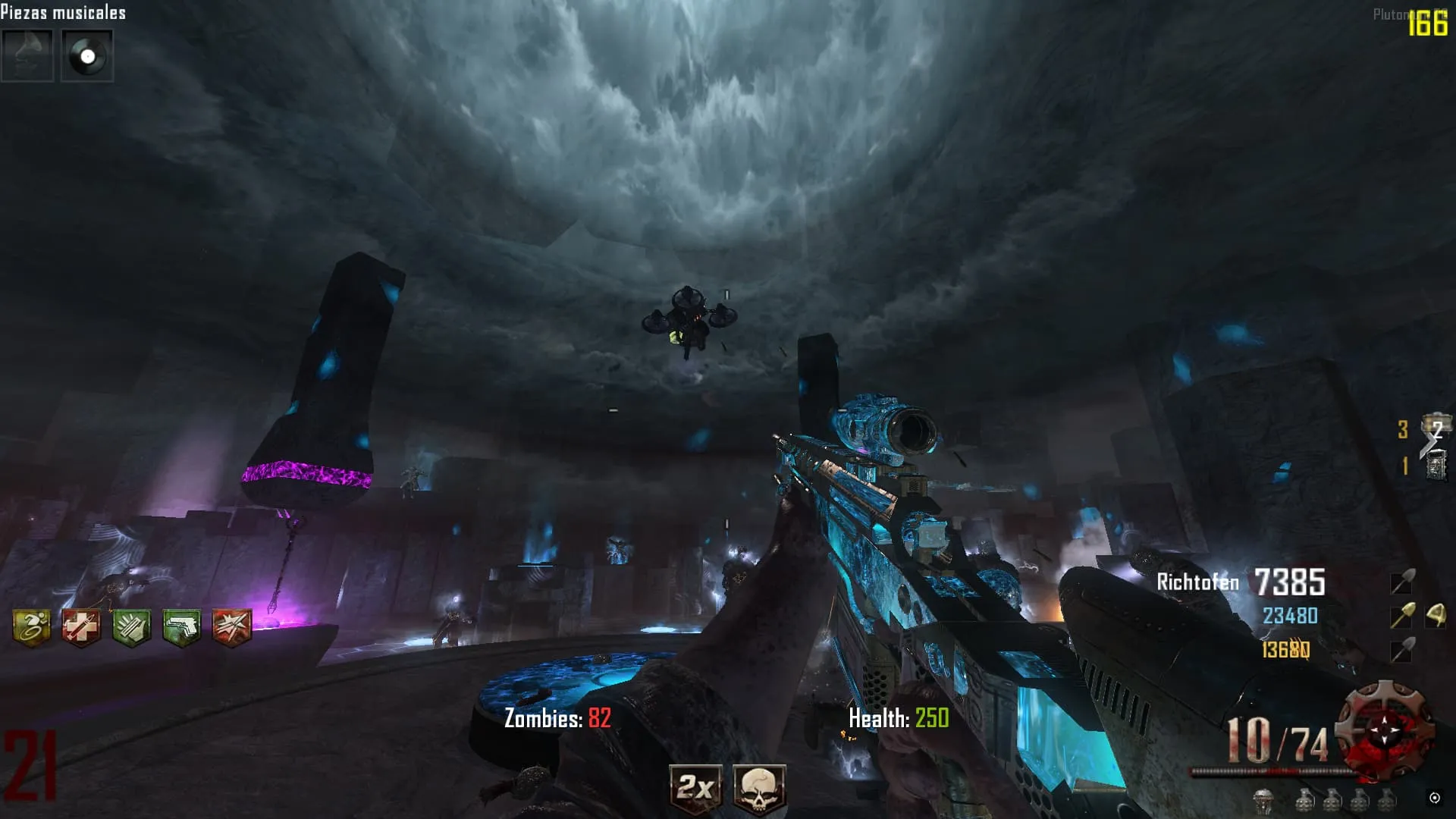Click the red cross and bullet perk
1456x819 pixels.
(x=81, y=628)
